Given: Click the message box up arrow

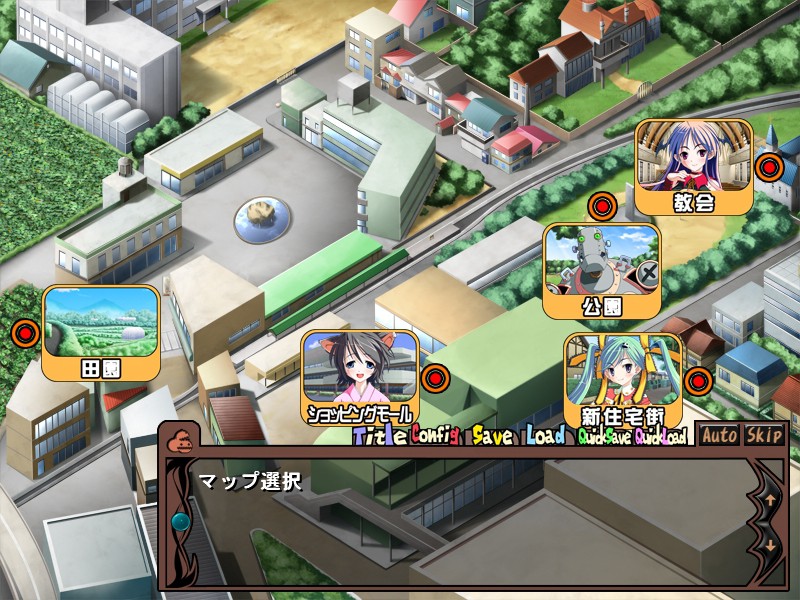Looking at the screenshot, I should click(771, 497).
